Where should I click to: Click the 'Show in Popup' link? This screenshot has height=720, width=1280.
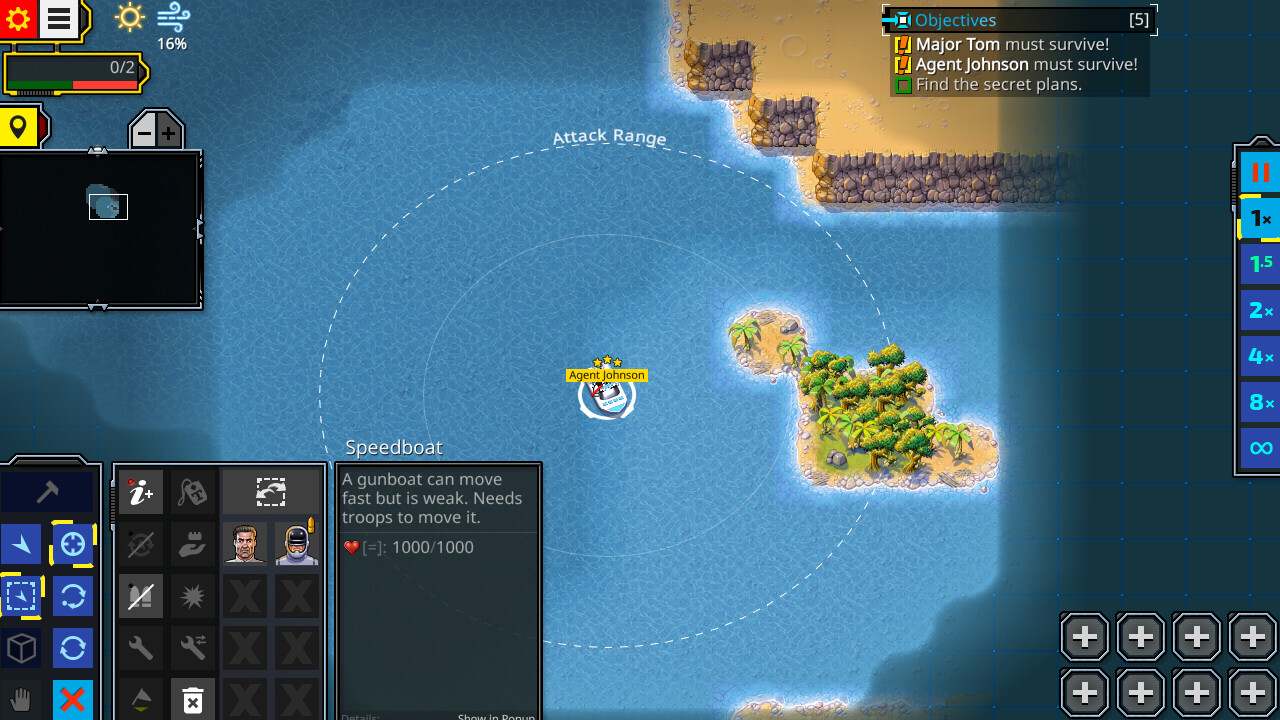pos(496,716)
